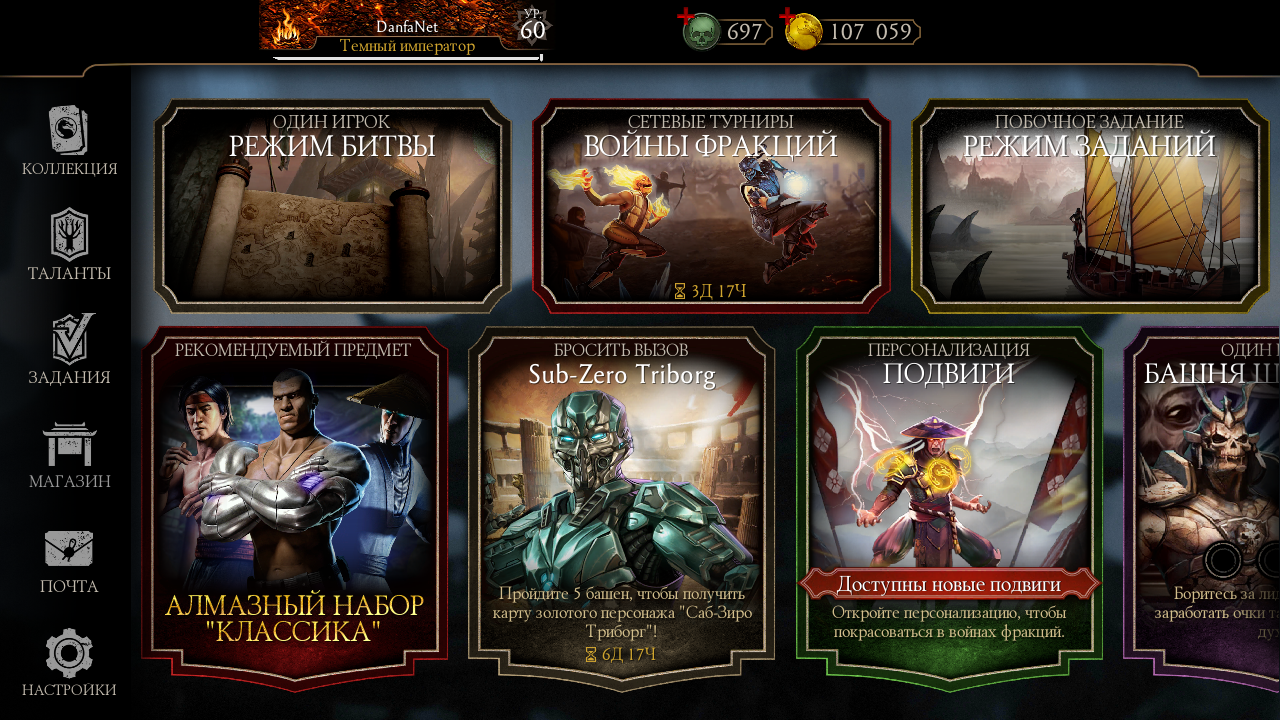Open Настройки settings

(x=69, y=663)
